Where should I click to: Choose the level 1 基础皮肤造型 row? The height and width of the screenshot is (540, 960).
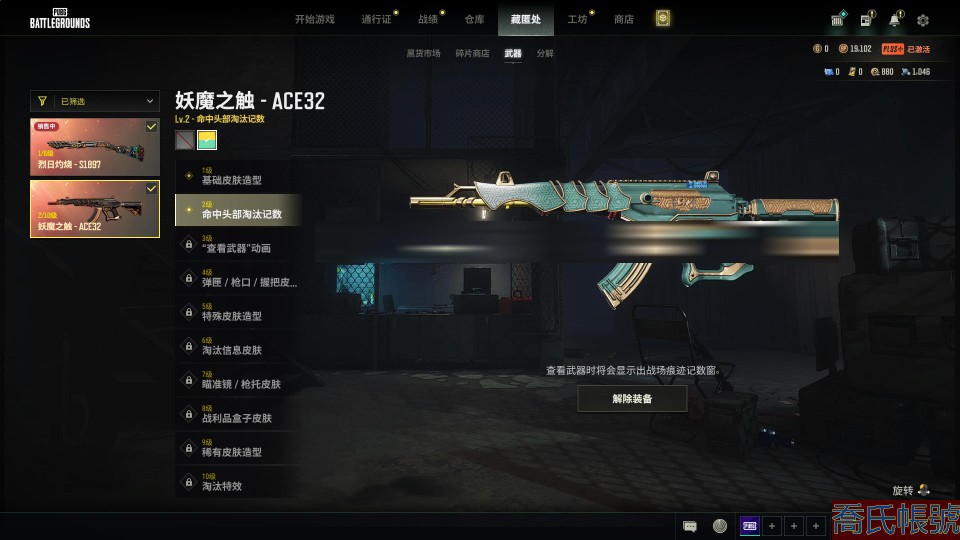point(235,177)
